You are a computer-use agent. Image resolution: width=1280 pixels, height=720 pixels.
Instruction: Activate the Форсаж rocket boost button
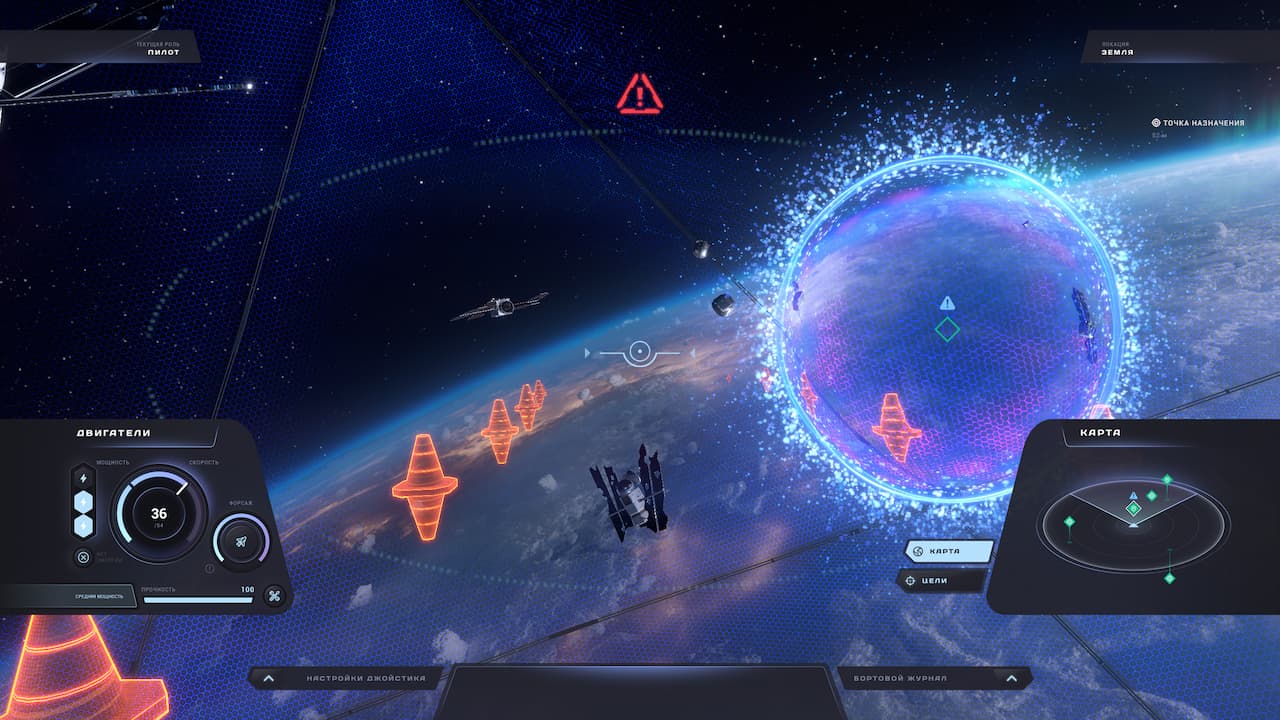pyautogui.click(x=242, y=541)
